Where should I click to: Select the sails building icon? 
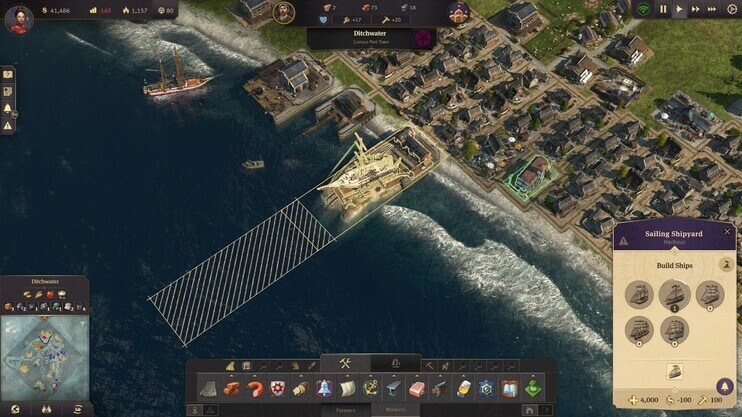click(x=348, y=388)
